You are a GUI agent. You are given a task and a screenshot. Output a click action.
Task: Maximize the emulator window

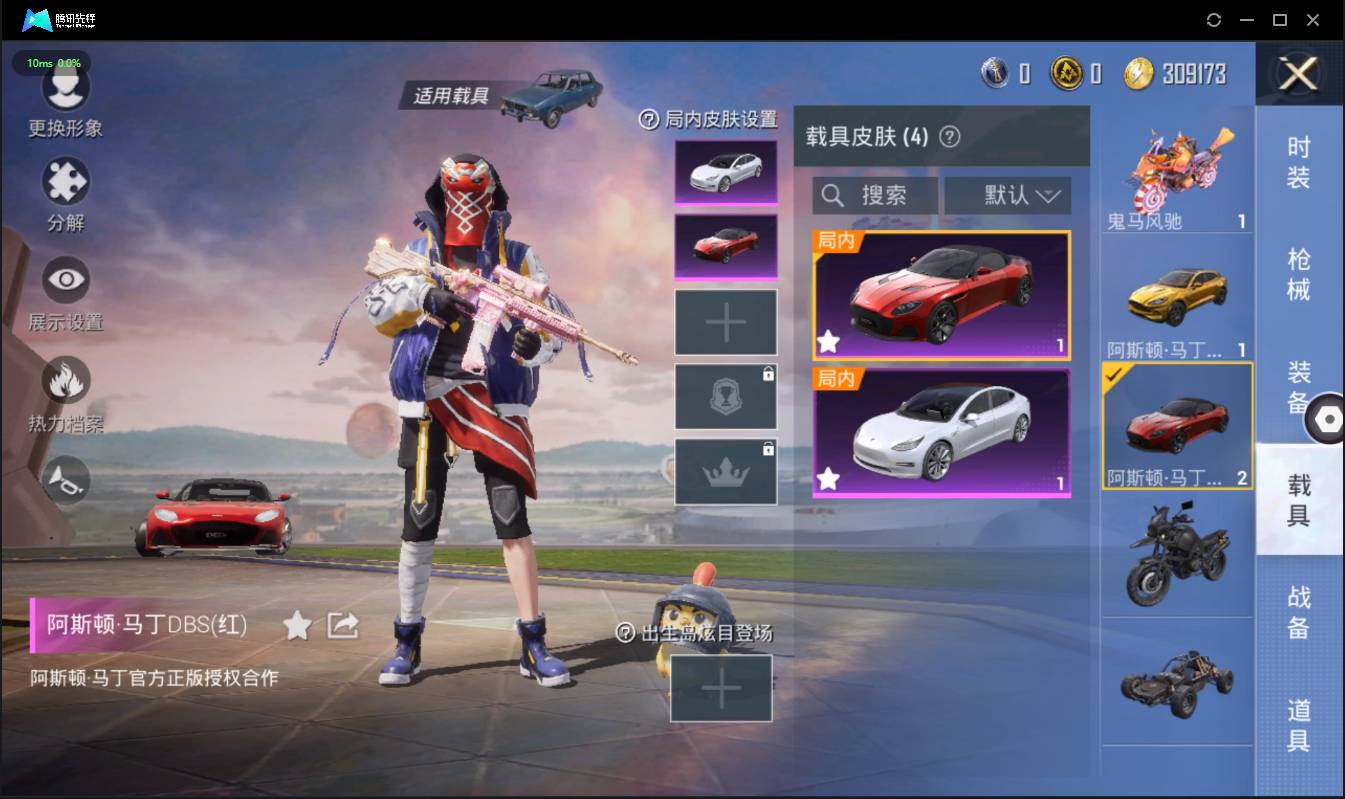click(x=1279, y=20)
